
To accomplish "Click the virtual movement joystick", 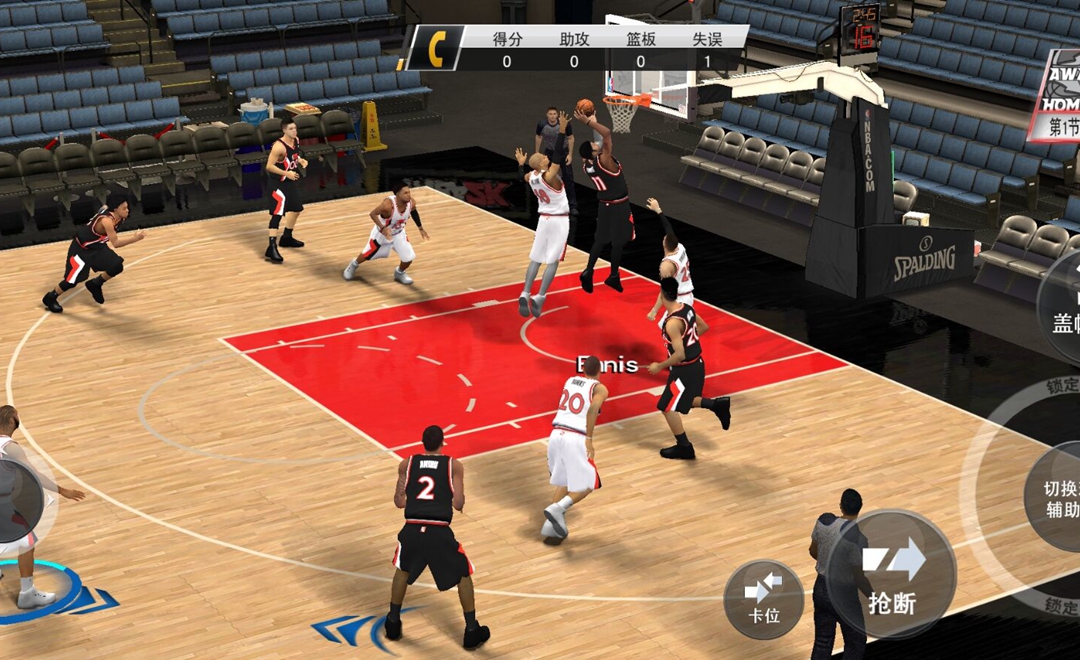I will [x=18, y=499].
